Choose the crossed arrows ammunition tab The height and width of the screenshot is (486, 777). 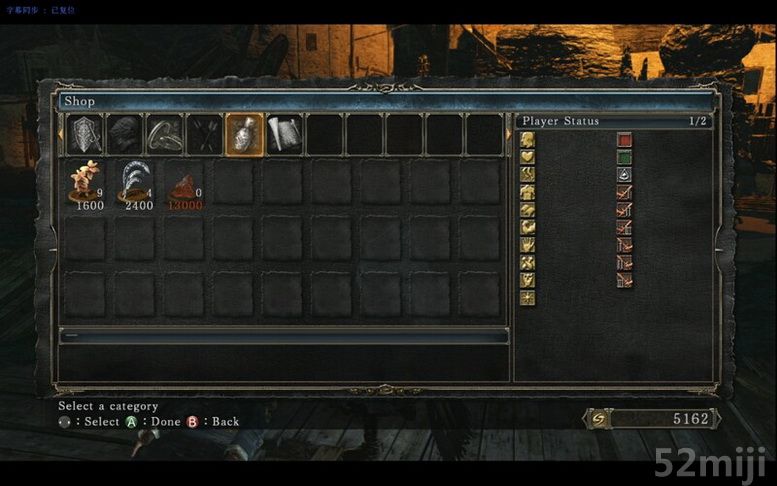205,134
